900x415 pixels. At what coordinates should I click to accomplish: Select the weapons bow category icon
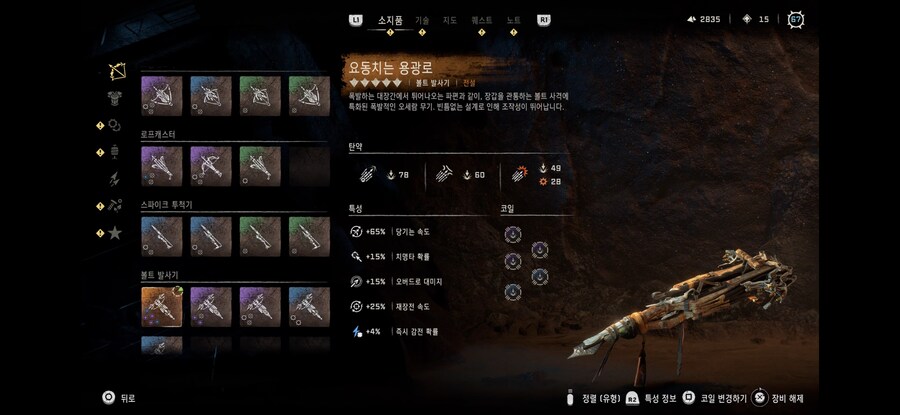tap(116, 71)
